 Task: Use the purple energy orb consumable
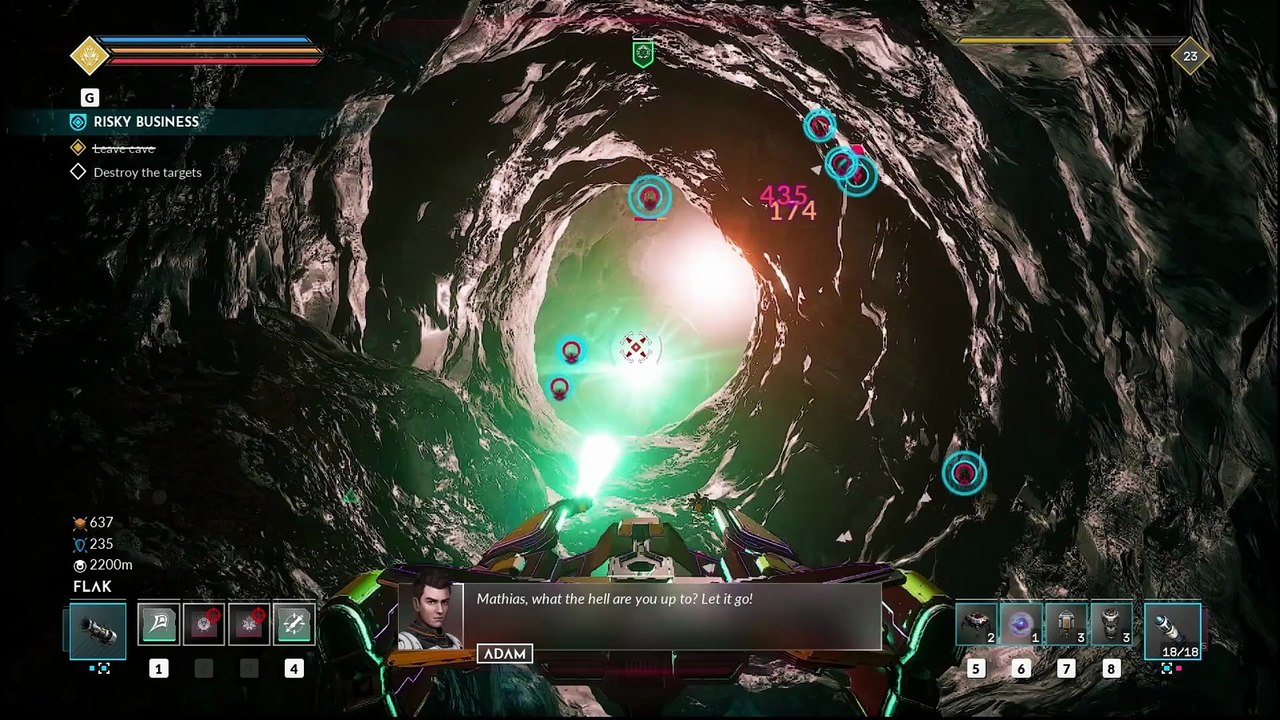1021,624
